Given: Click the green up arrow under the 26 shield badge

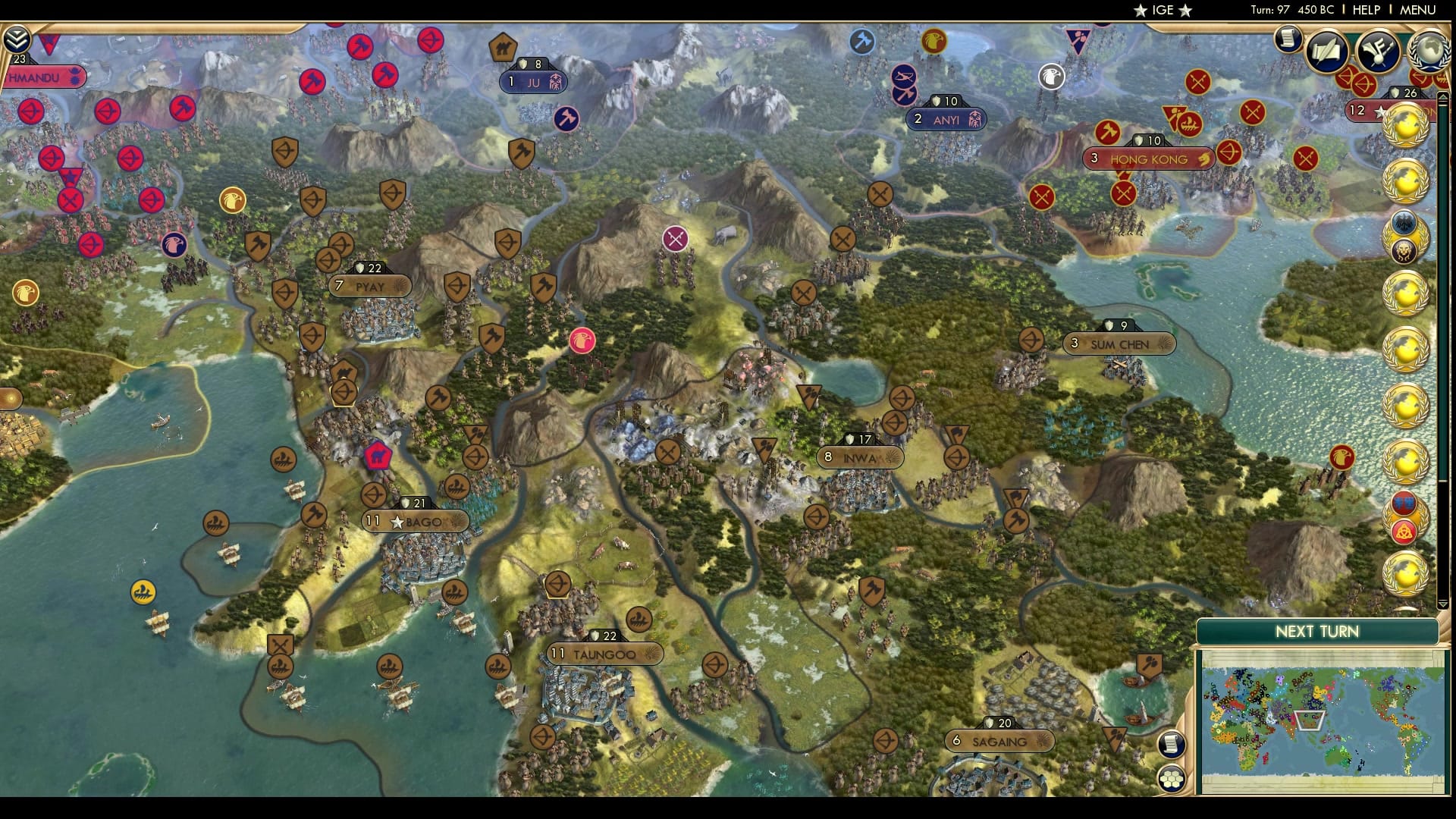Looking at the screenshot, I should tap(1442, 97).
